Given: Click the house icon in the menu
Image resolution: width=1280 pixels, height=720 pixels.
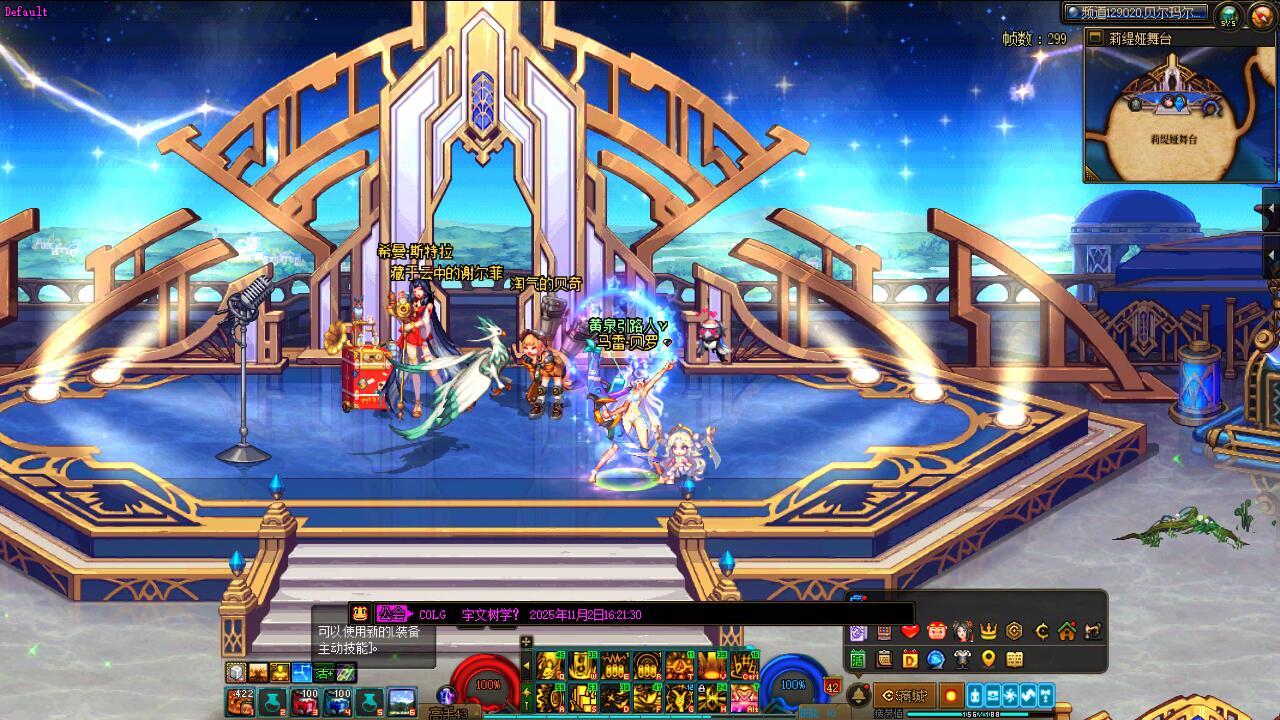Looking at the screenshot, I should tap(1066, 632).
